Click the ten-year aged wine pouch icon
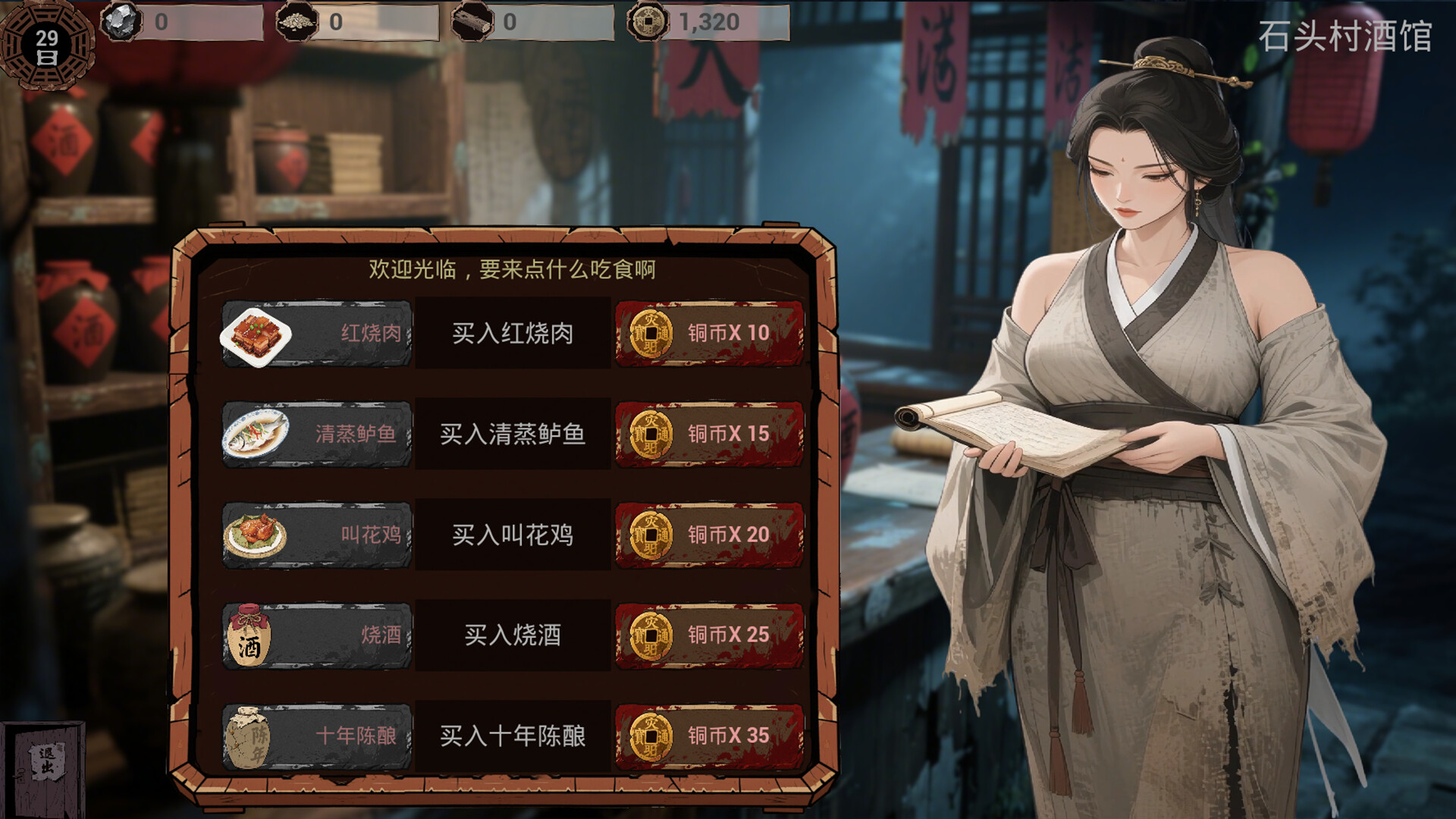 (250, 736)
